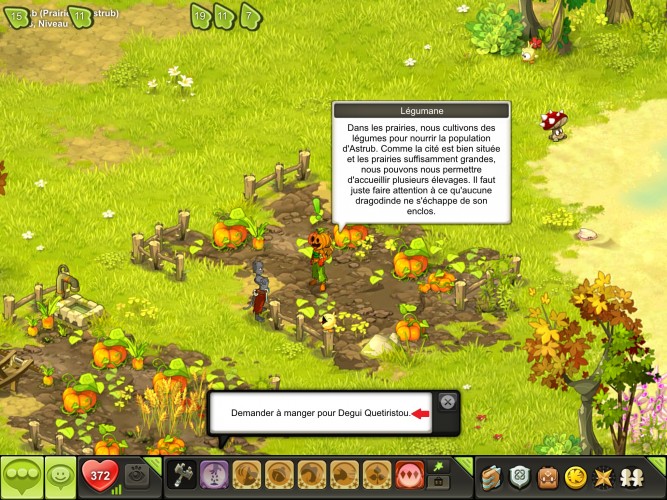Image resolution: width=667 pixels, height=500 pixels.
Task: Switch to the green star spell tab
Action: [x=437, y=465]
